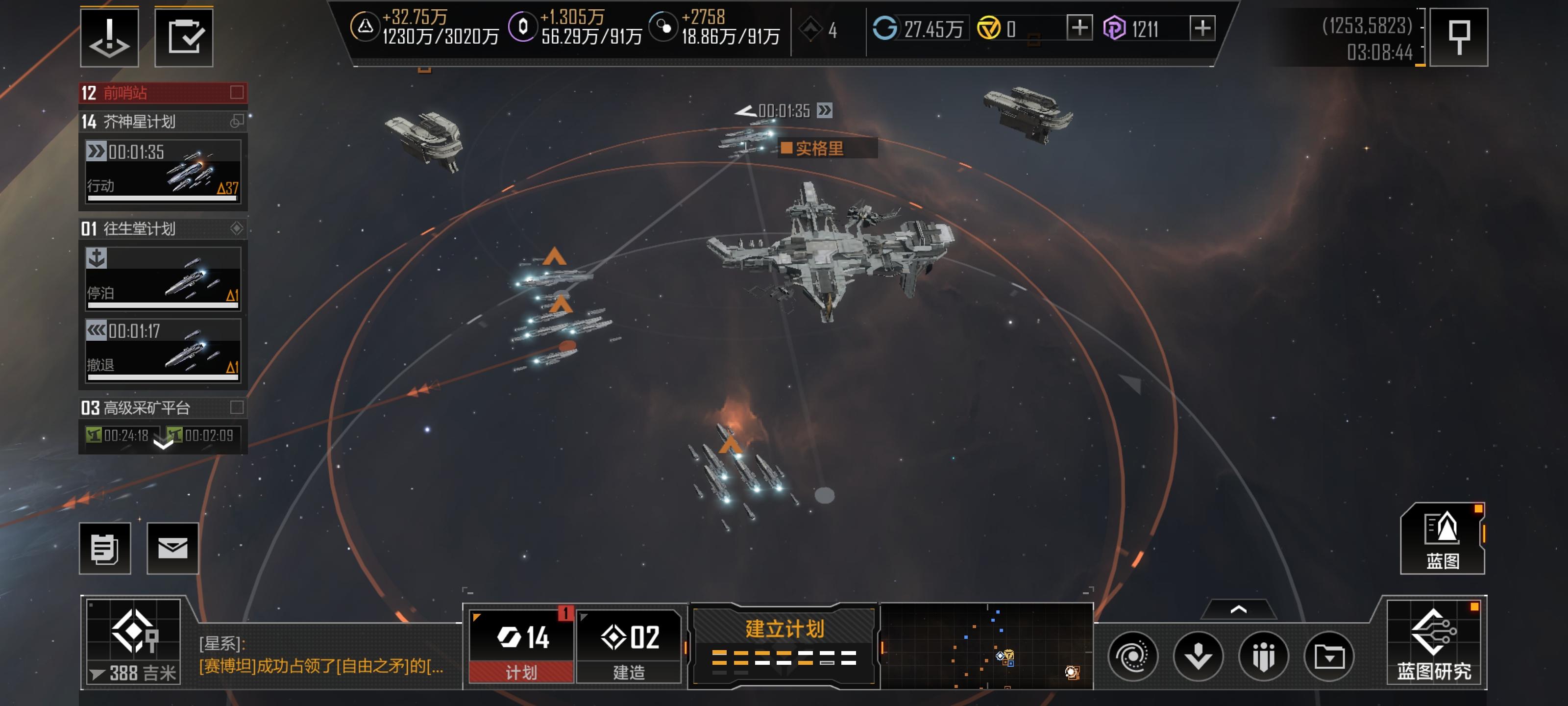Click the 建立计划 button
The image size is (1568, 706).
(x=784, y=645)
